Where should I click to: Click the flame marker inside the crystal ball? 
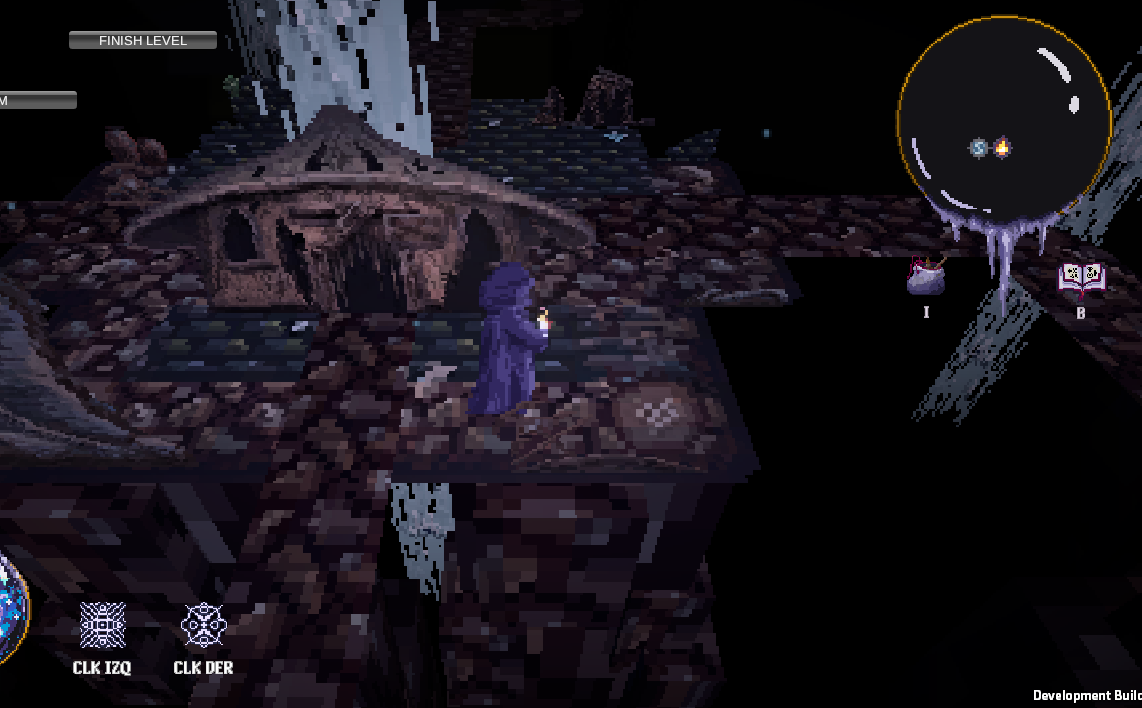[x=1002, y=148]
